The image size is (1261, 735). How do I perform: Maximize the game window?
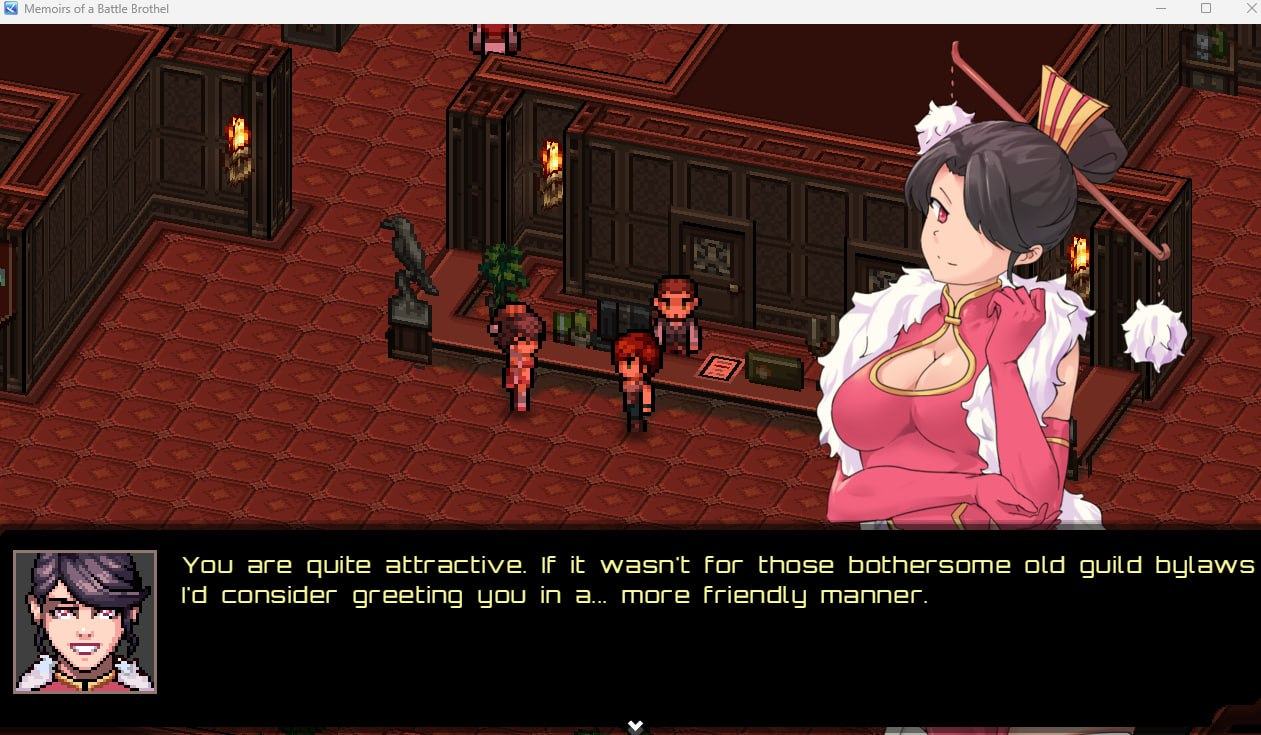point(1206,9)
